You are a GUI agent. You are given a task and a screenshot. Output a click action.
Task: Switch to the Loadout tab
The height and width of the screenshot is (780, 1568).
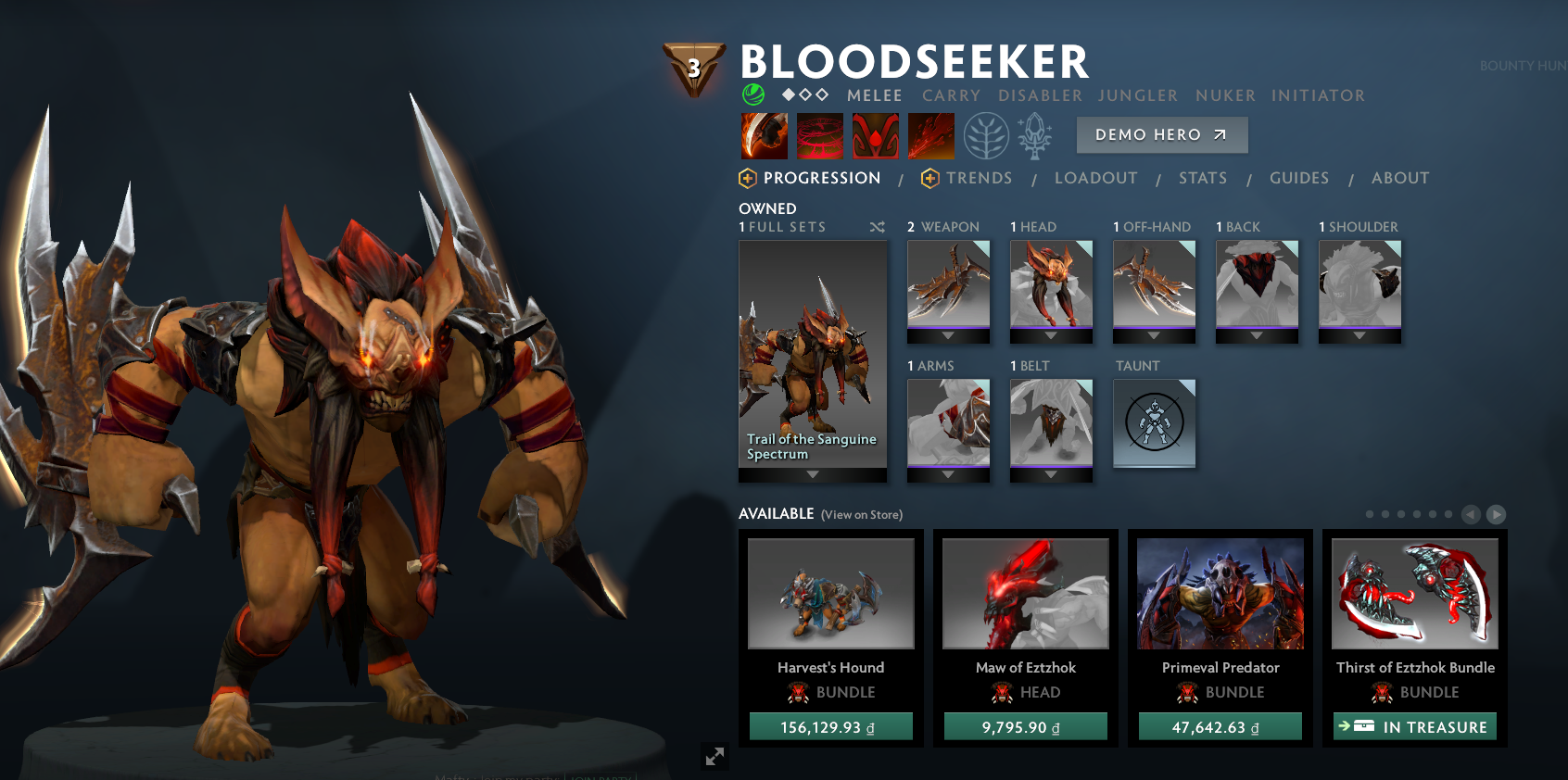click(1095, 178)
